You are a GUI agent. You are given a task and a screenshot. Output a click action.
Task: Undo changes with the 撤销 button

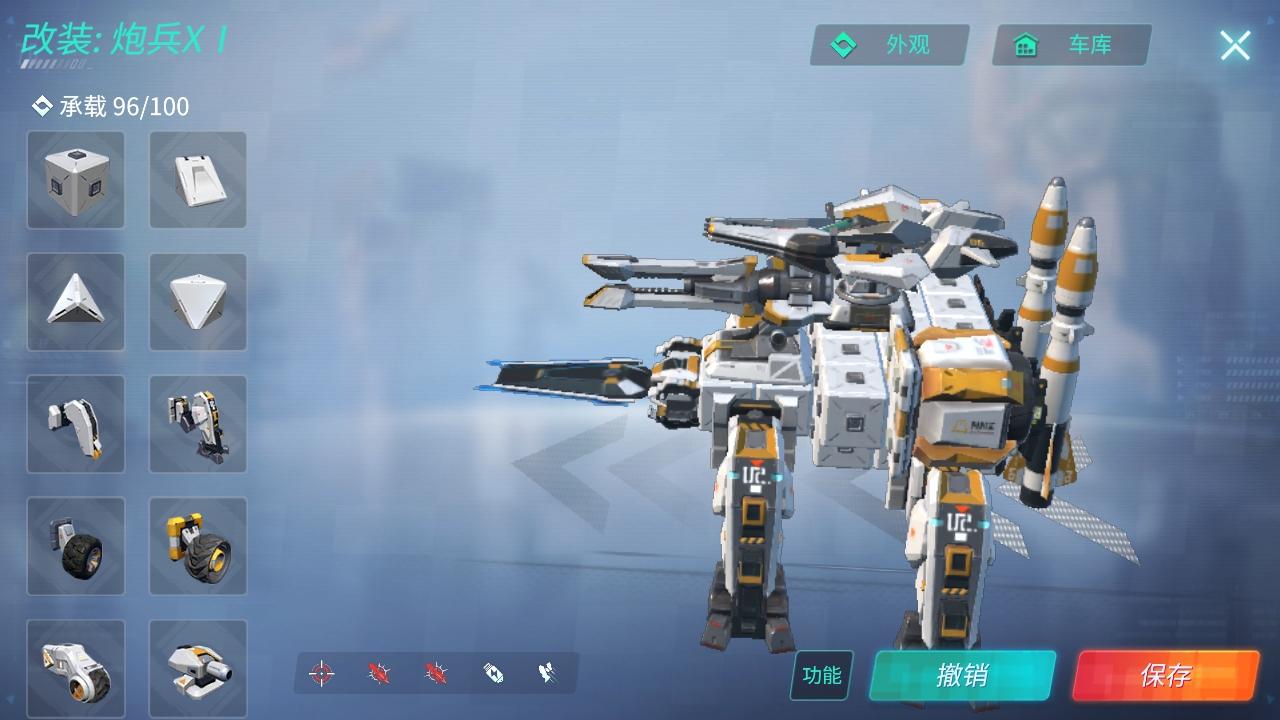click(962, 675)
